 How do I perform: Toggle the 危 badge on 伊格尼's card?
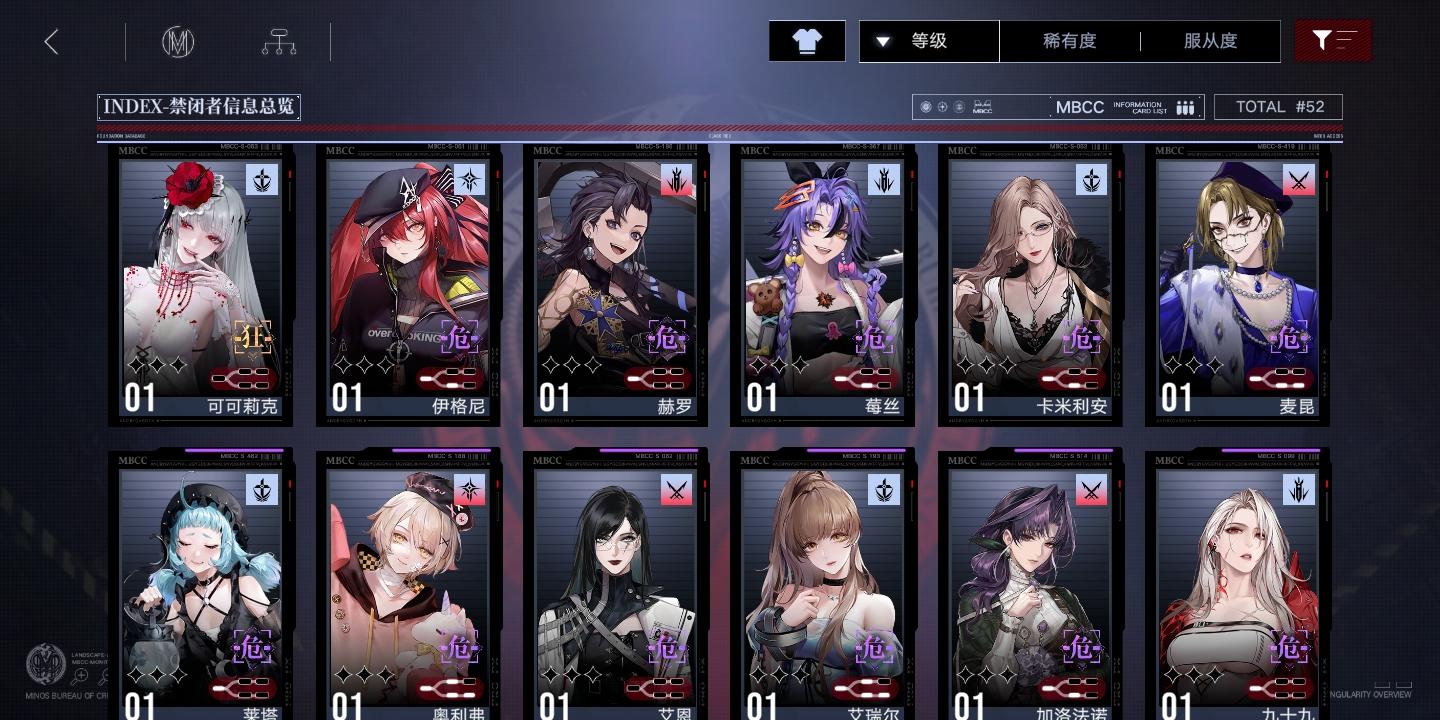[460, 338]
